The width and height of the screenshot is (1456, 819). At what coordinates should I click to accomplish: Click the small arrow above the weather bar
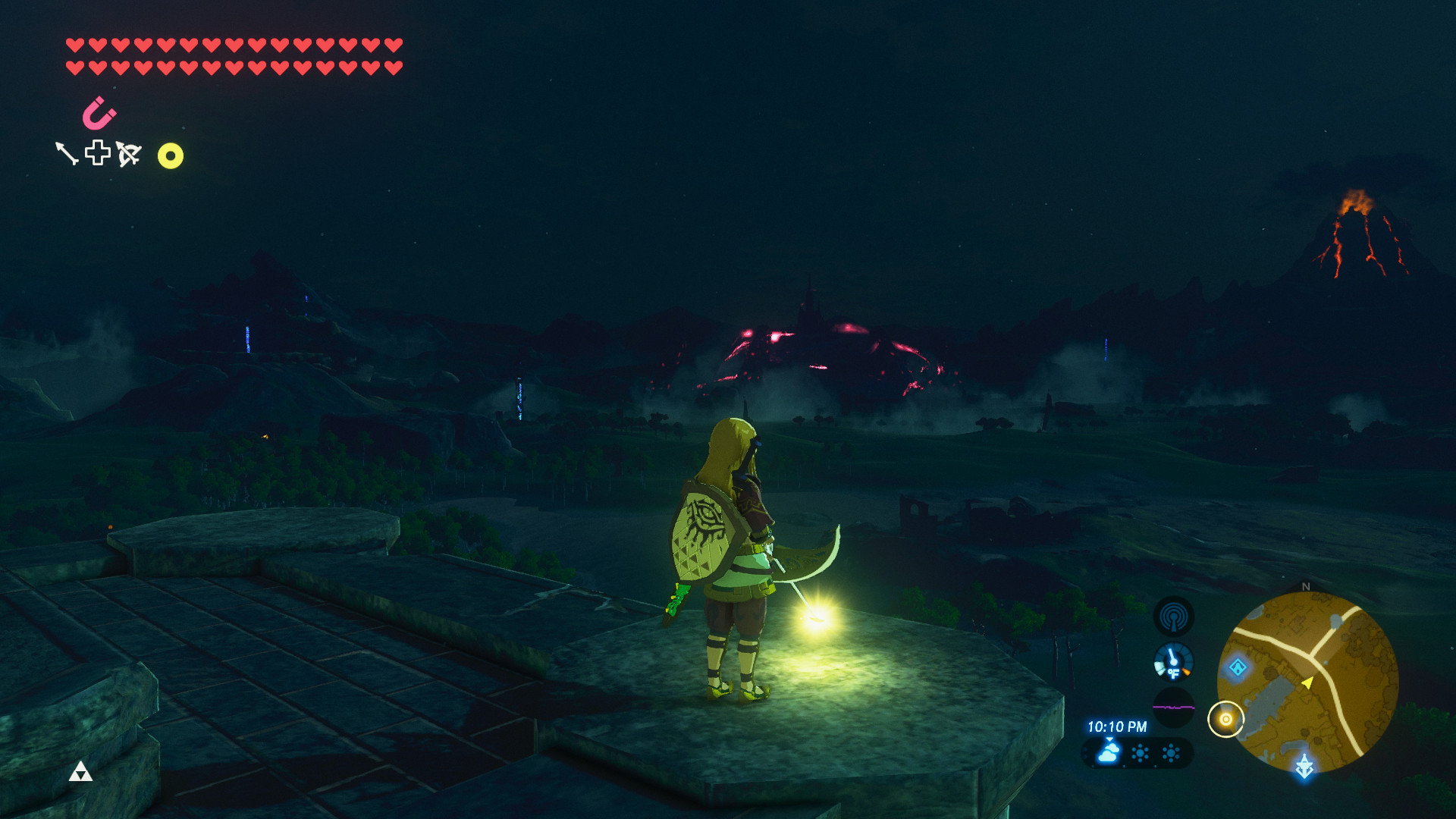coord(1110,739)
